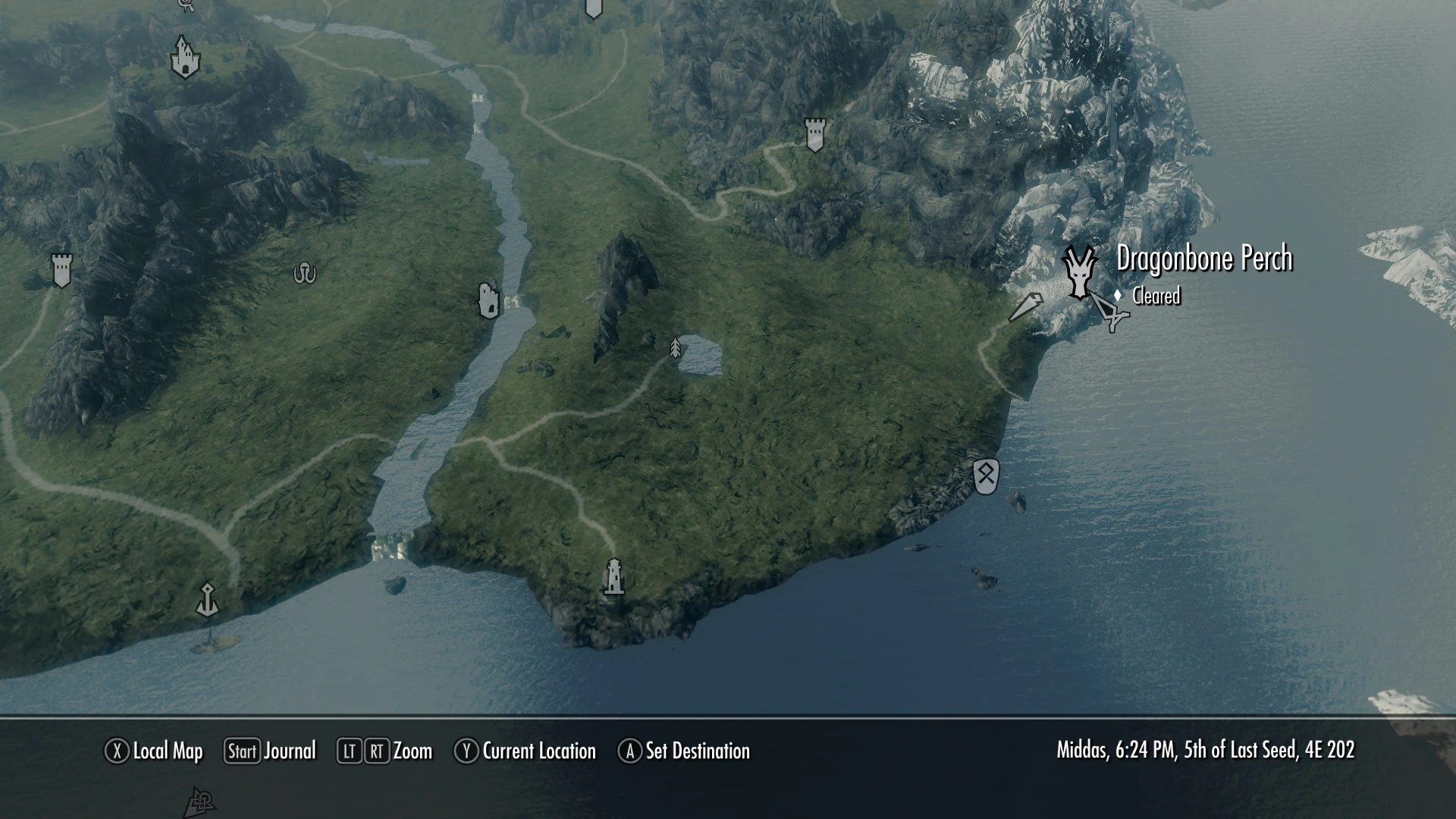Choose the double-arch cave map marker
1456x819 pixels.
305,272
